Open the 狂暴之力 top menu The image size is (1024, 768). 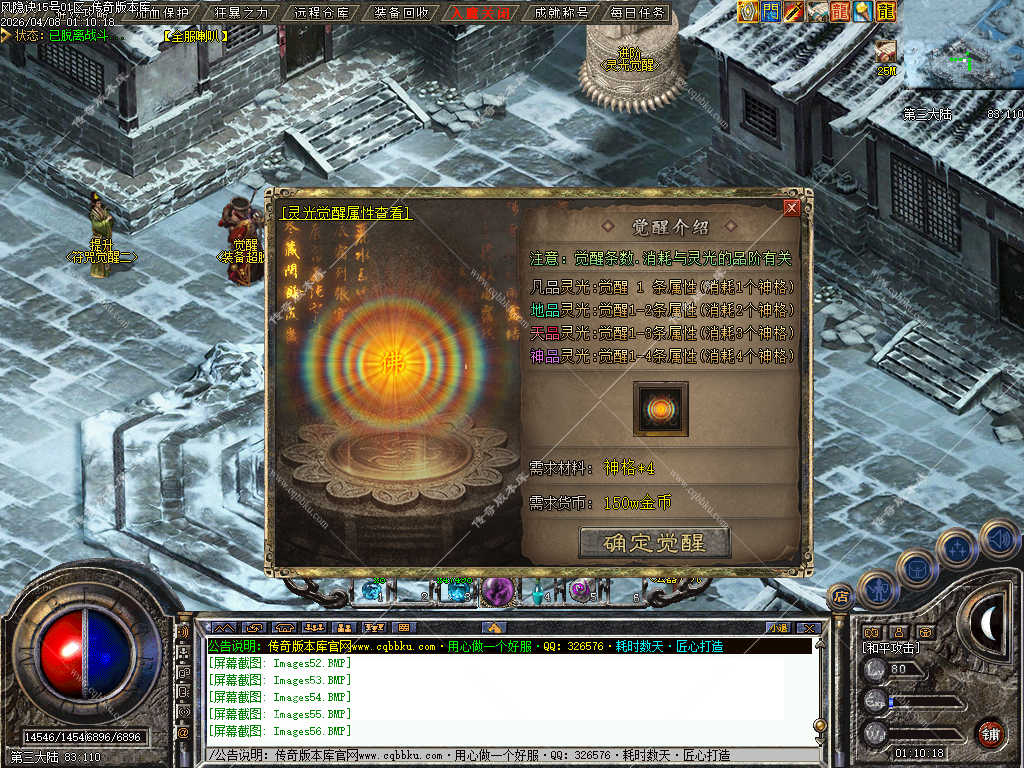click(x=242, y=13)
